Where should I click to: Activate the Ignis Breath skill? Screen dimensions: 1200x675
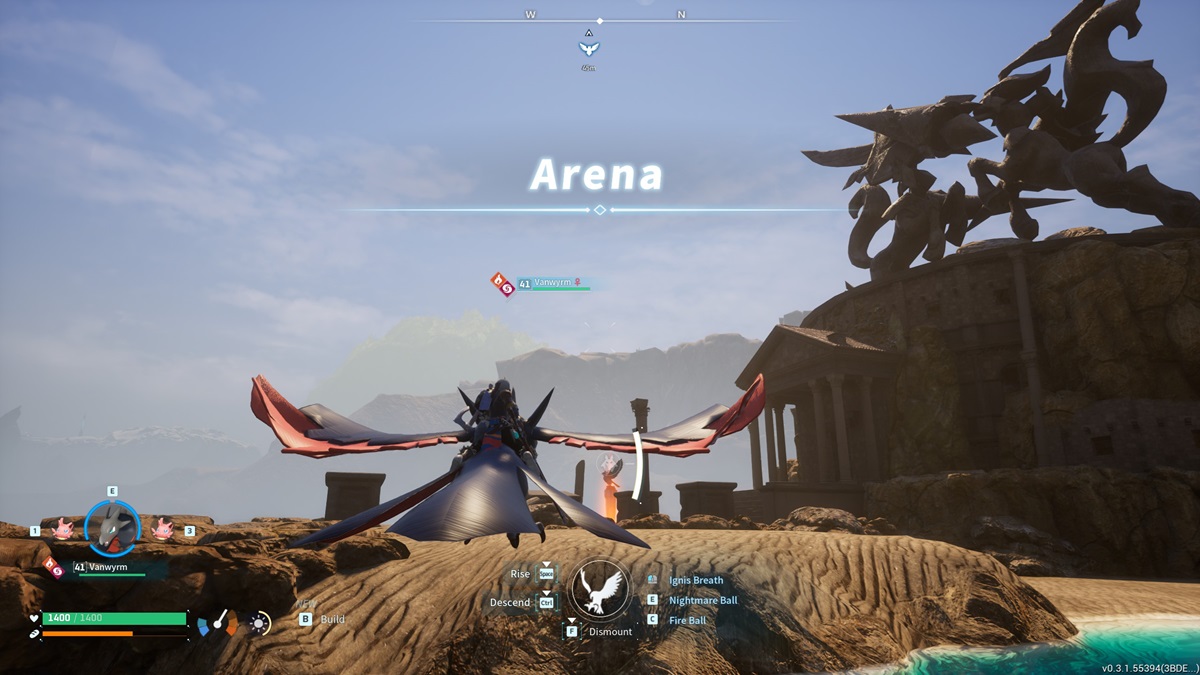coord(696,580)
